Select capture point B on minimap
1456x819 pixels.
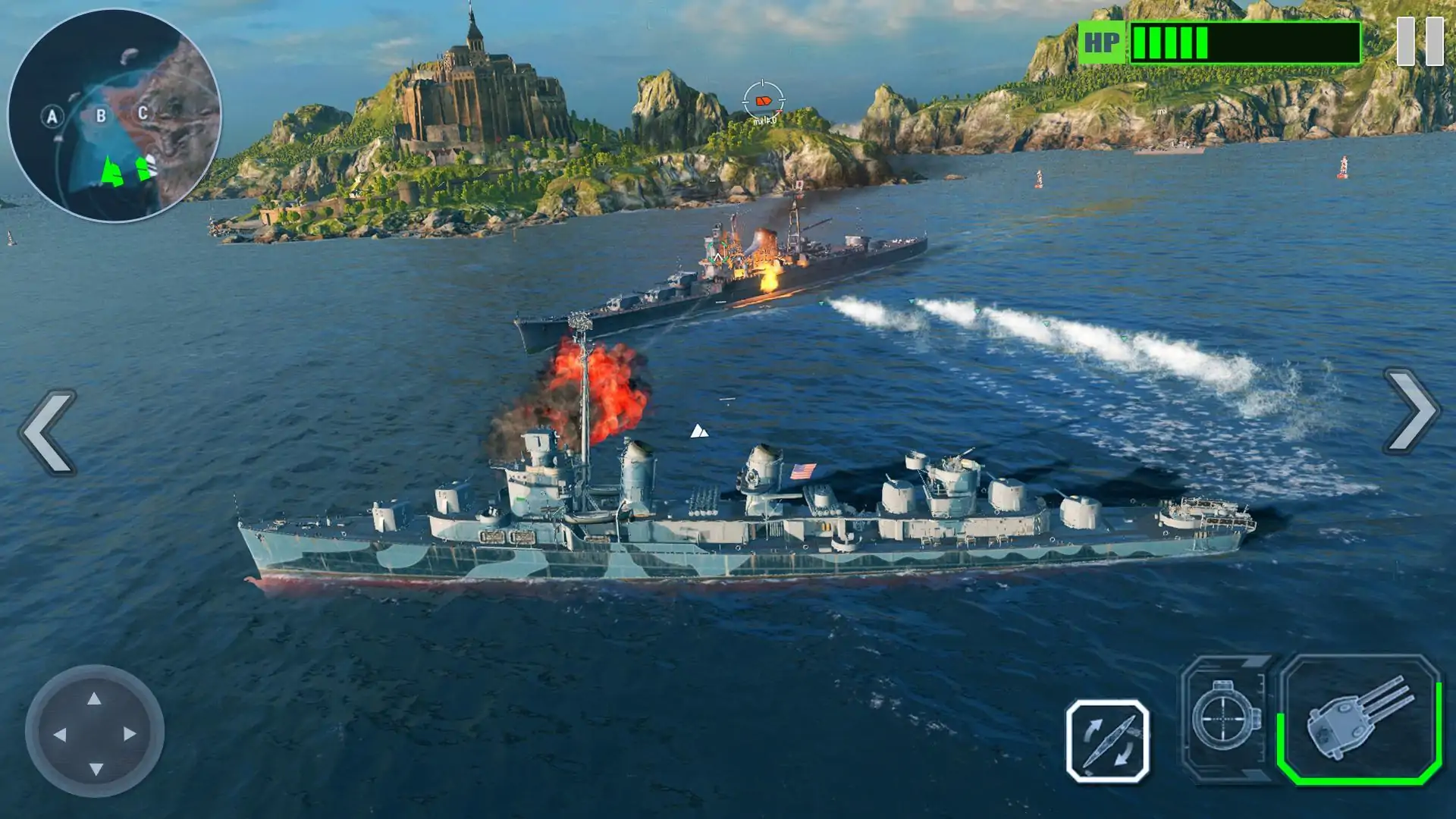tap(100, 116)
